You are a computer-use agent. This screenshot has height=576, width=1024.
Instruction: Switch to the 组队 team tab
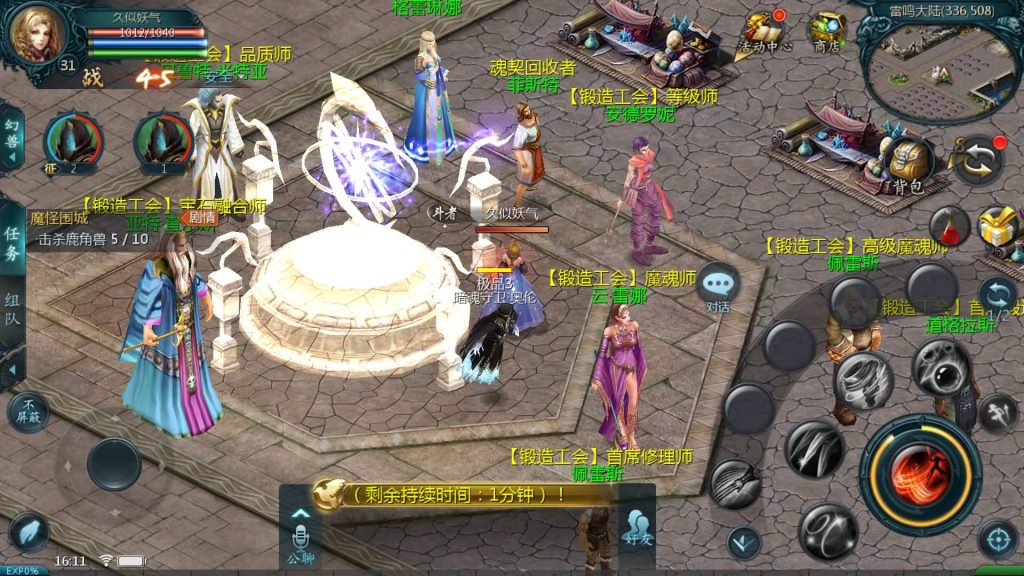tap(12, 312)
